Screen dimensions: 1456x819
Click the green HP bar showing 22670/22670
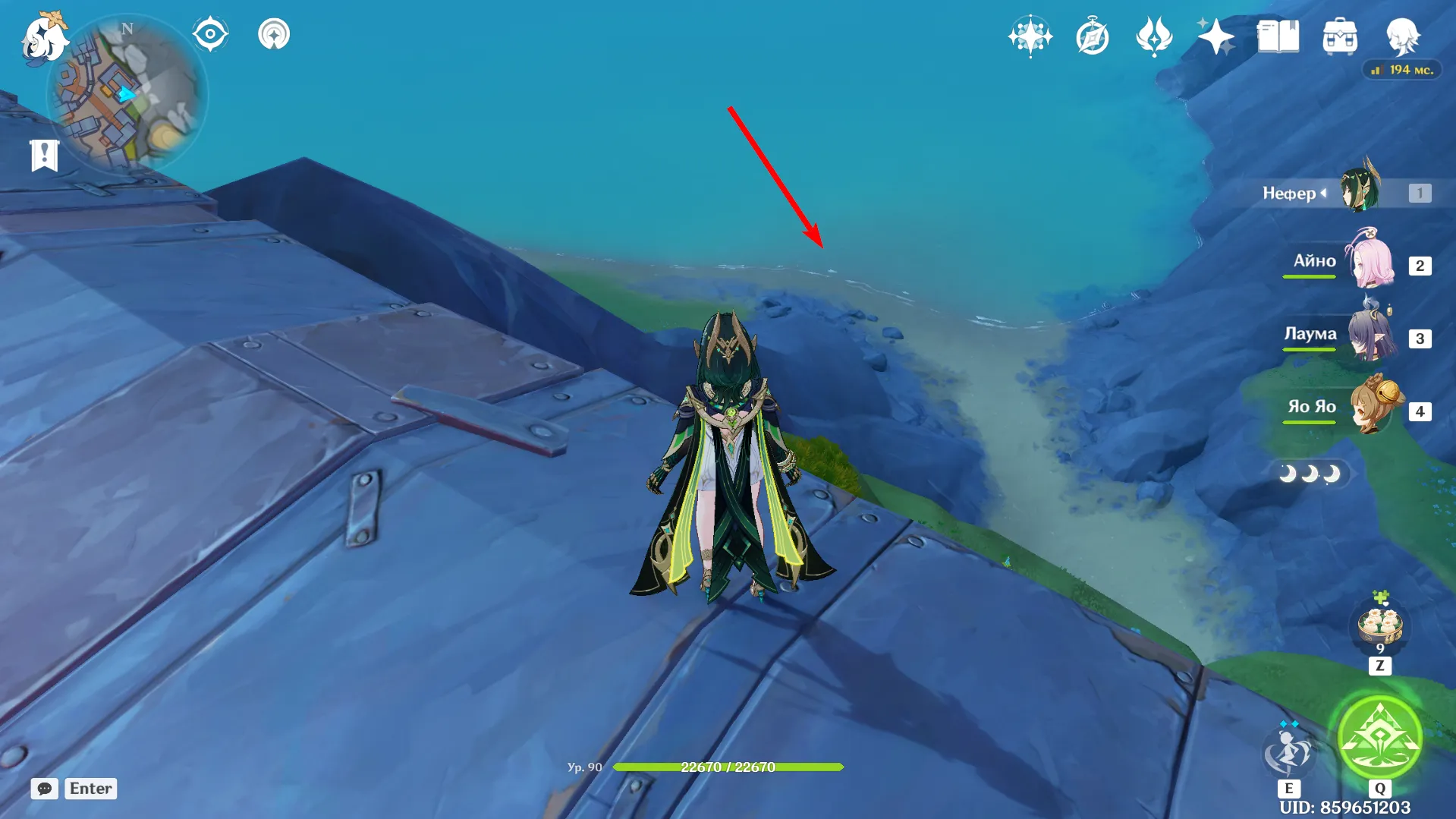click(x=728, y=767)
